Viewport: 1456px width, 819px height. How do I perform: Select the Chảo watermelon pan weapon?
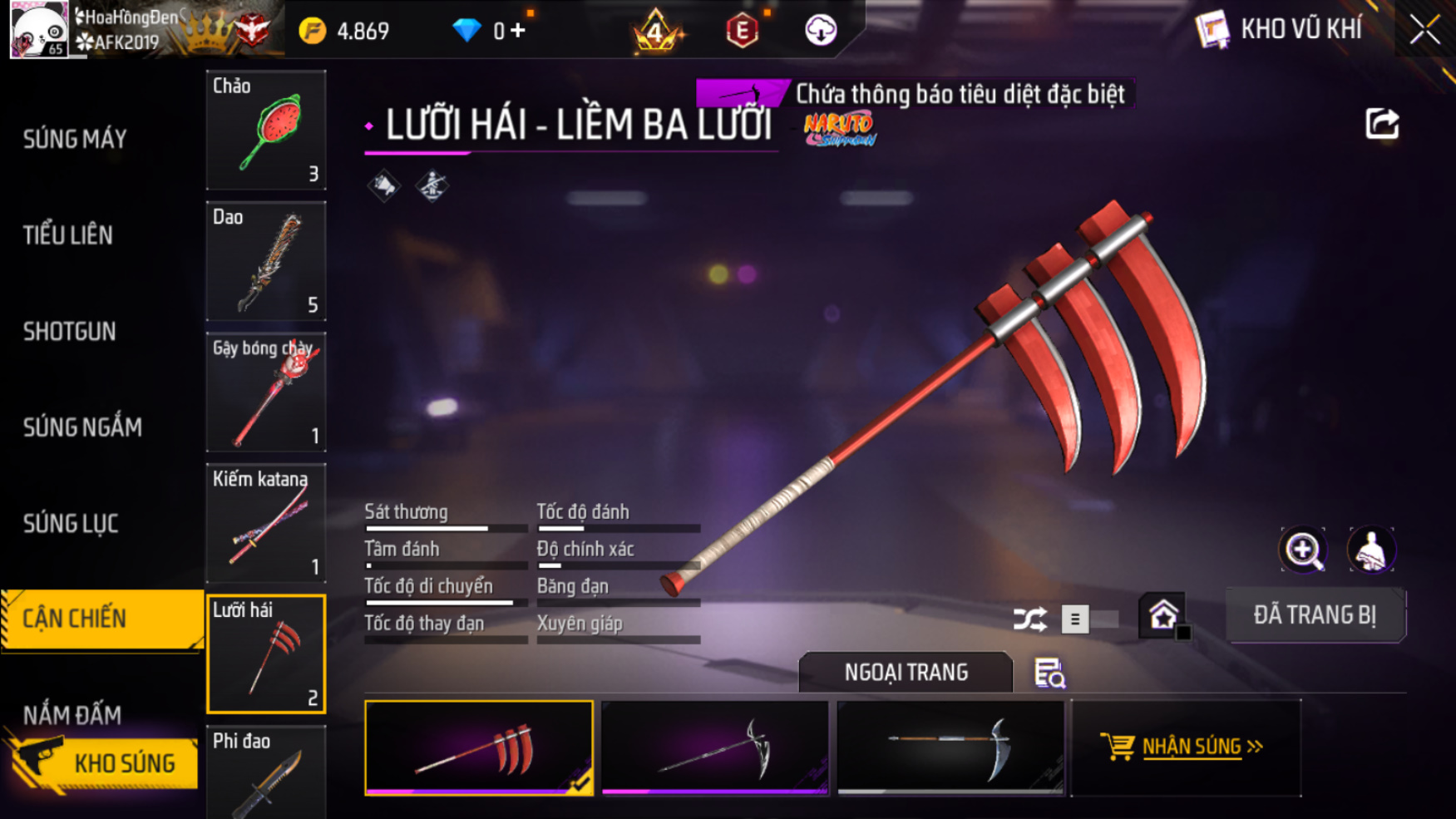point(266,130)
